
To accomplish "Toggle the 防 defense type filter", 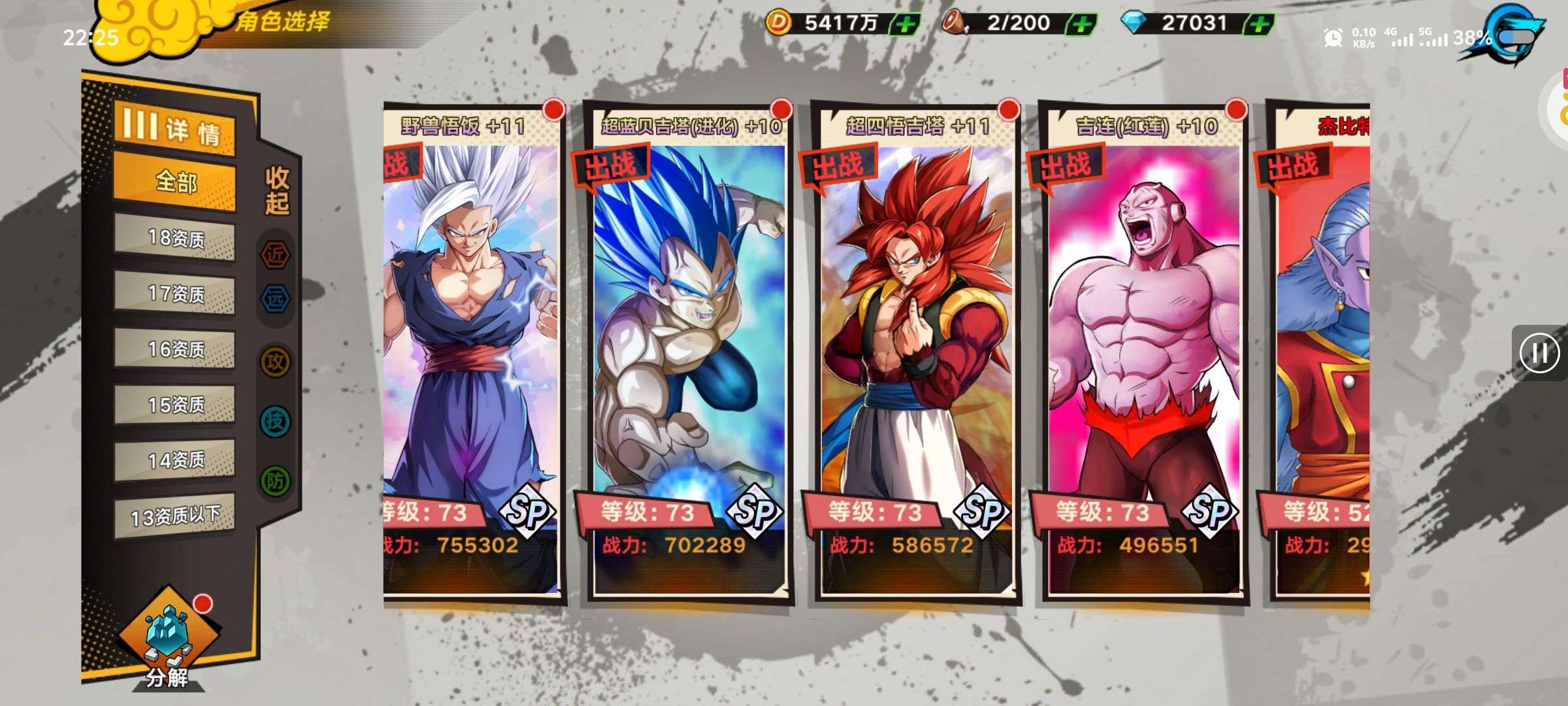I will 275,481.
